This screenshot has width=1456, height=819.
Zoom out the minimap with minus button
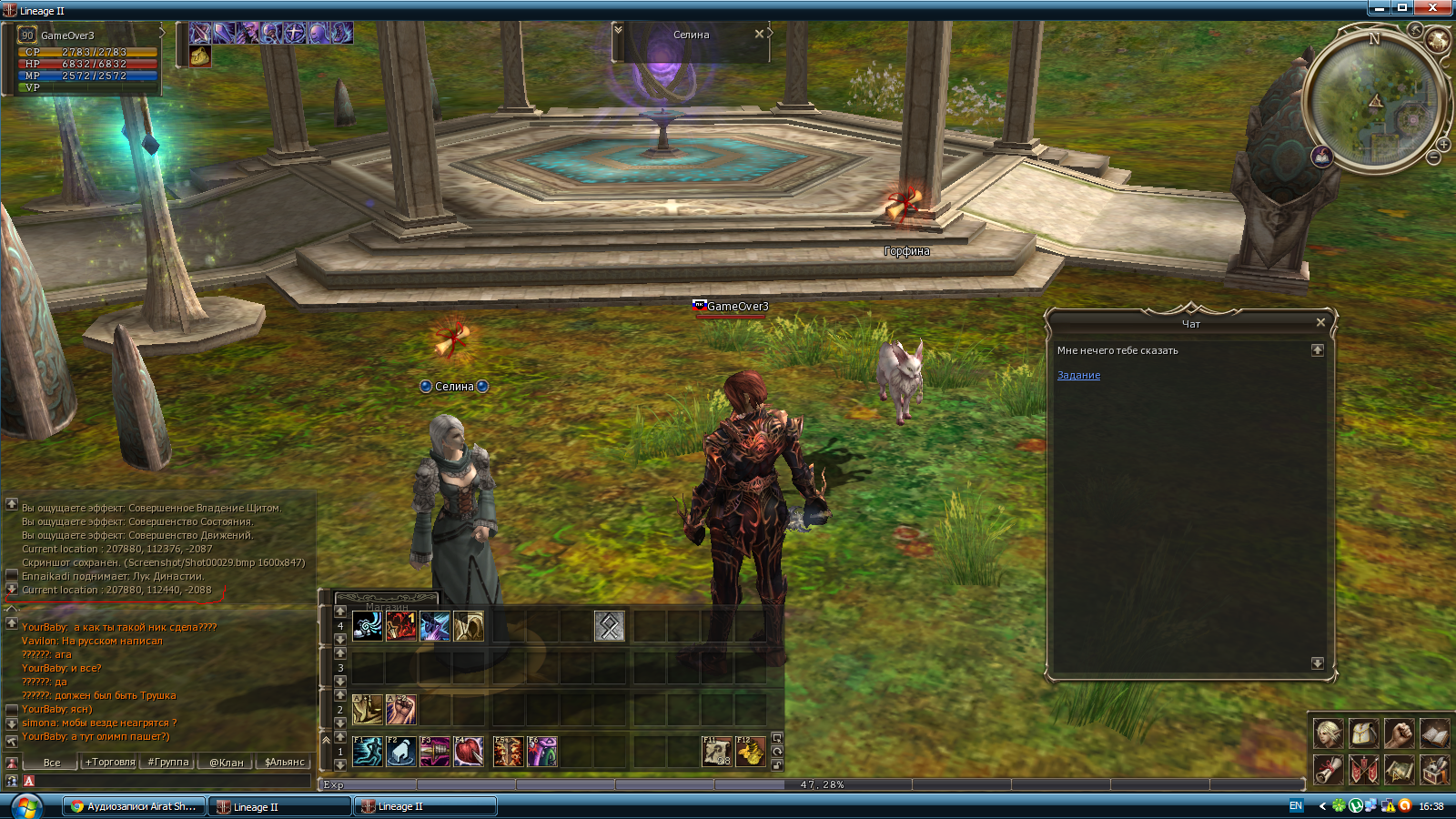(x=1433, y=158)
